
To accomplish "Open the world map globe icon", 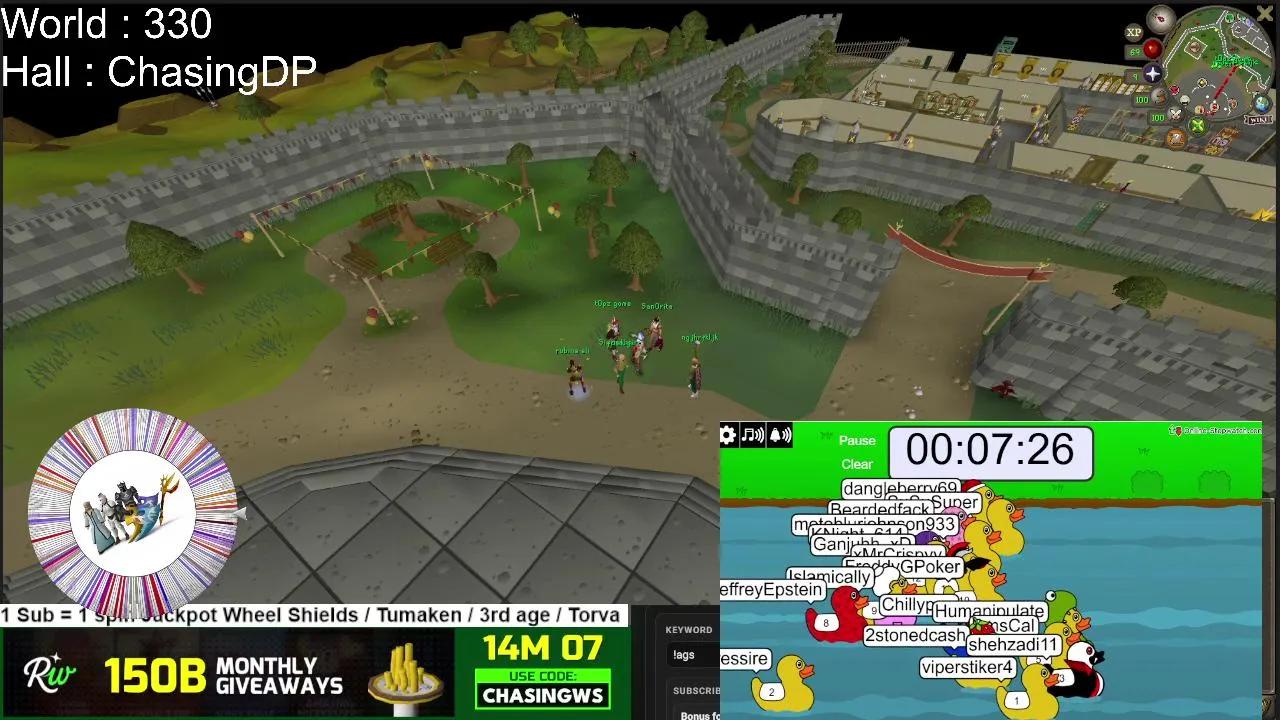I will (1261, 104).
